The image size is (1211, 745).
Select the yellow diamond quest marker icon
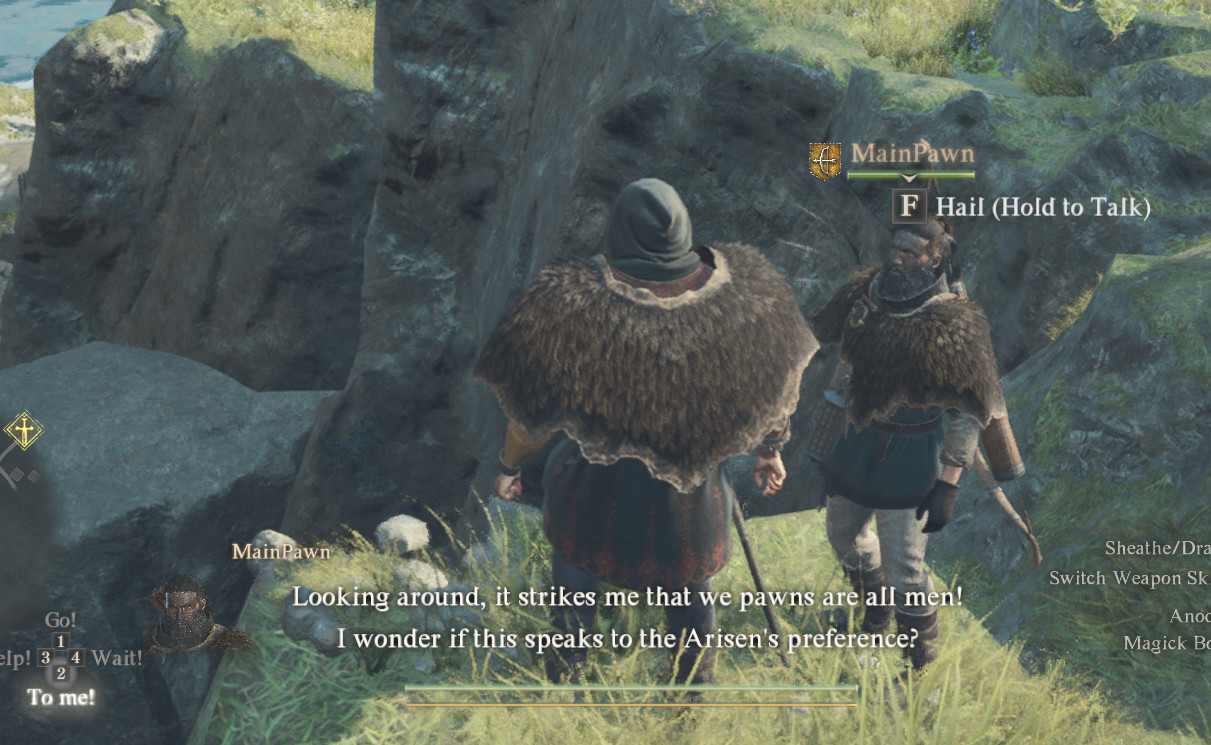click(x=22, y=431)
